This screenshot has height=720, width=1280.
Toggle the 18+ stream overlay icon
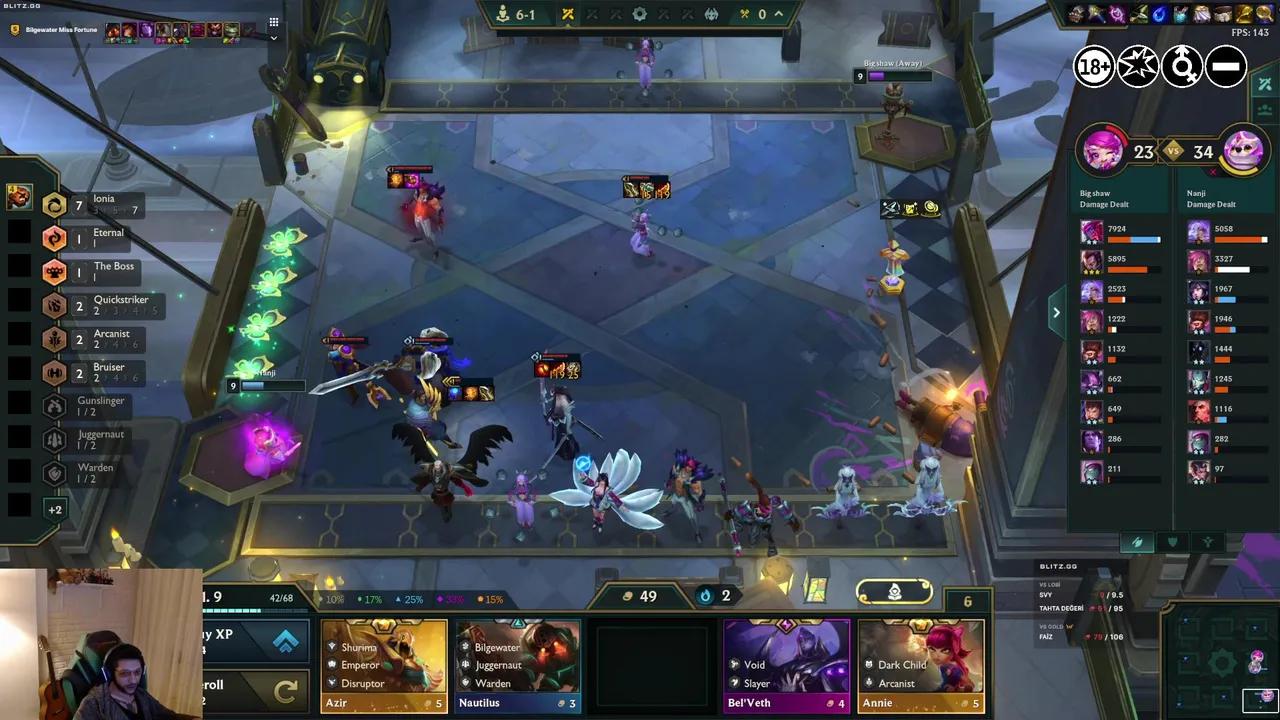point(1093,66)
